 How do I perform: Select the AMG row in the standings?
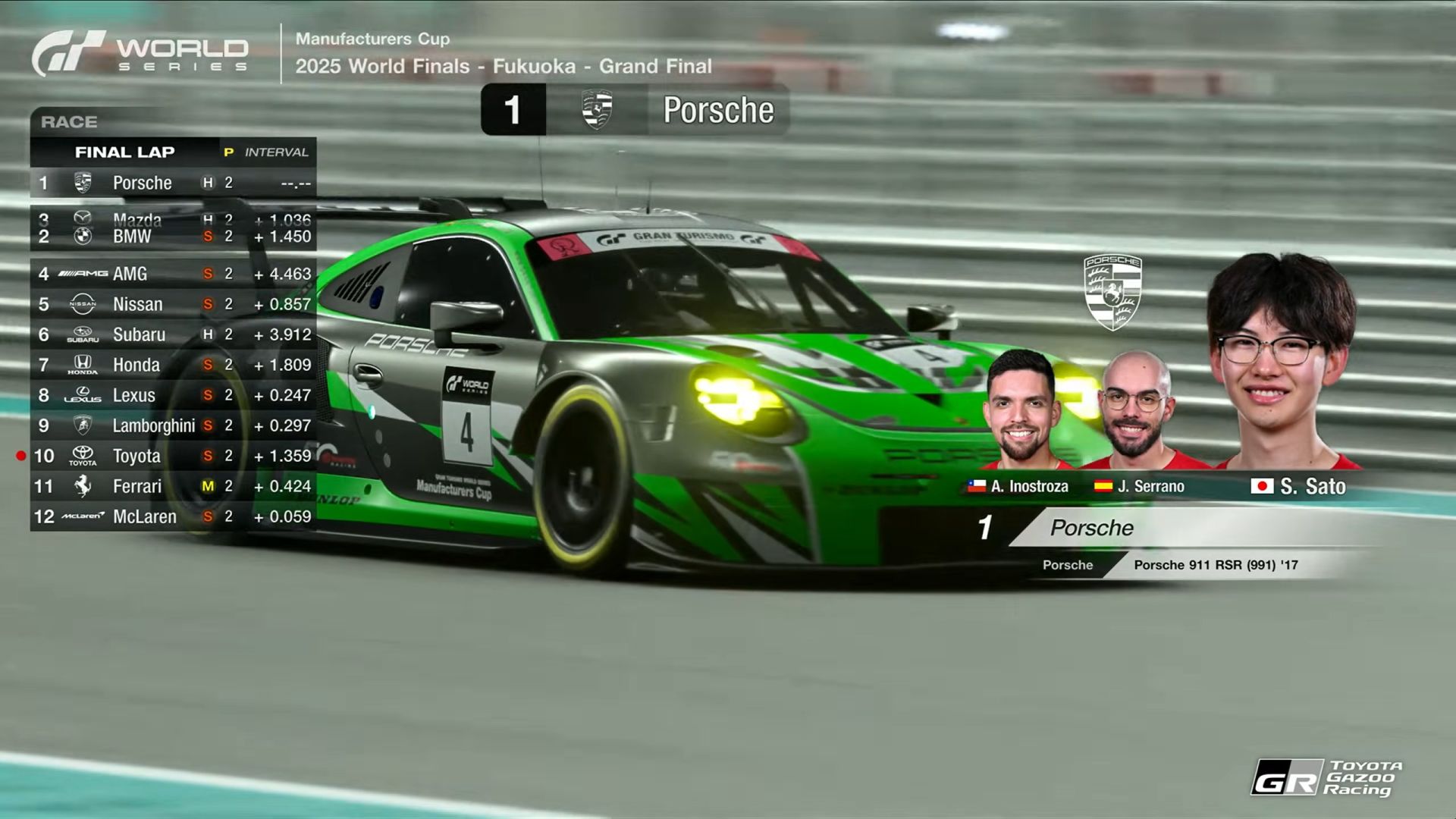pos(173,274)
